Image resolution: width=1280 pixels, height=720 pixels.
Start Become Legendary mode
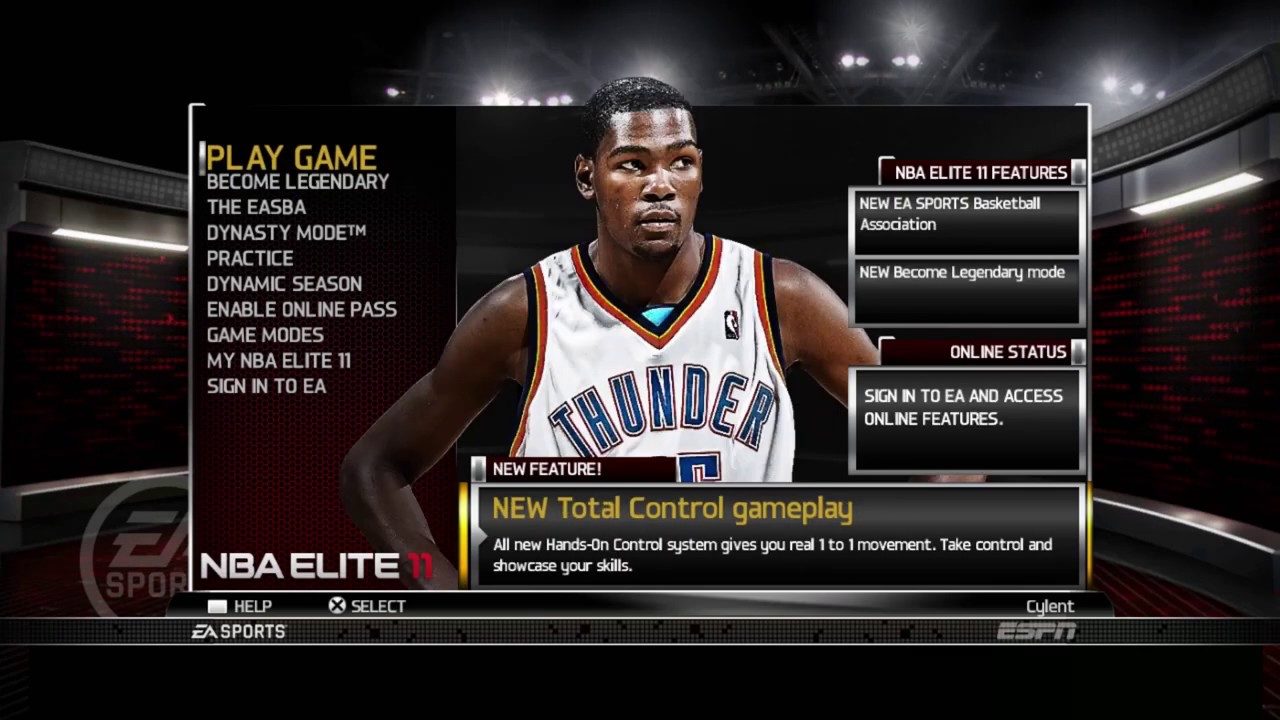pyautogui.click(x=296, y=182)
